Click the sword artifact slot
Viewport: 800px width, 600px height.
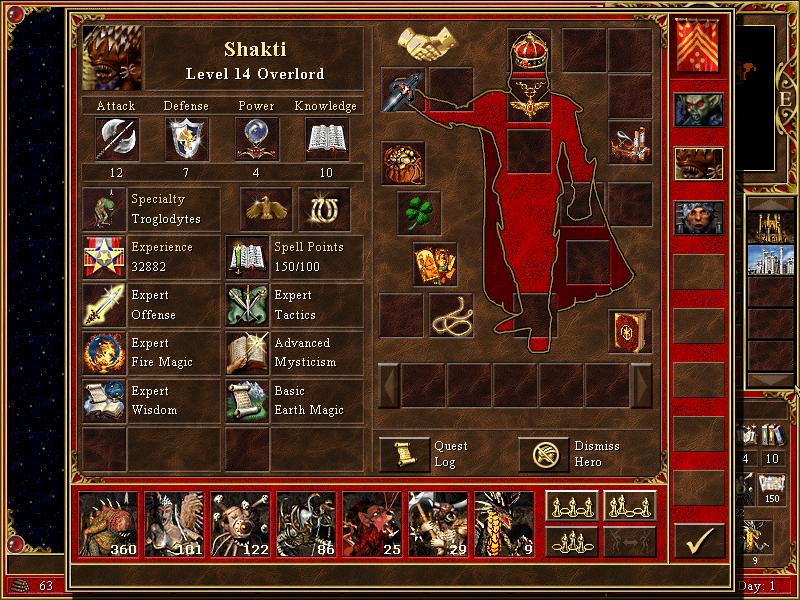(402, 89)
